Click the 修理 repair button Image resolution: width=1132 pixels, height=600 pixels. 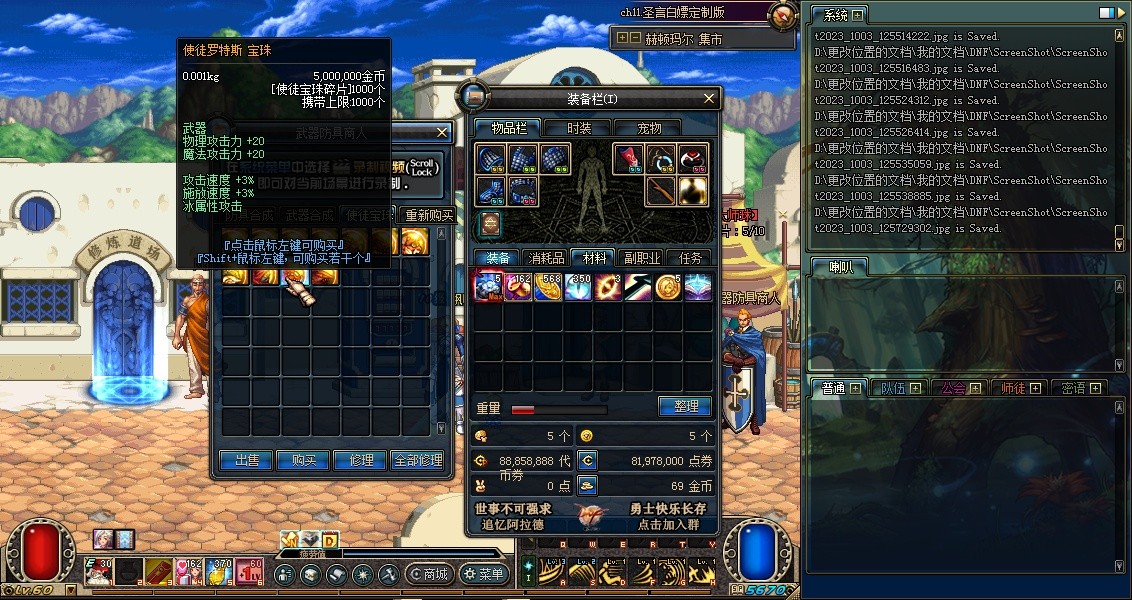361,460
